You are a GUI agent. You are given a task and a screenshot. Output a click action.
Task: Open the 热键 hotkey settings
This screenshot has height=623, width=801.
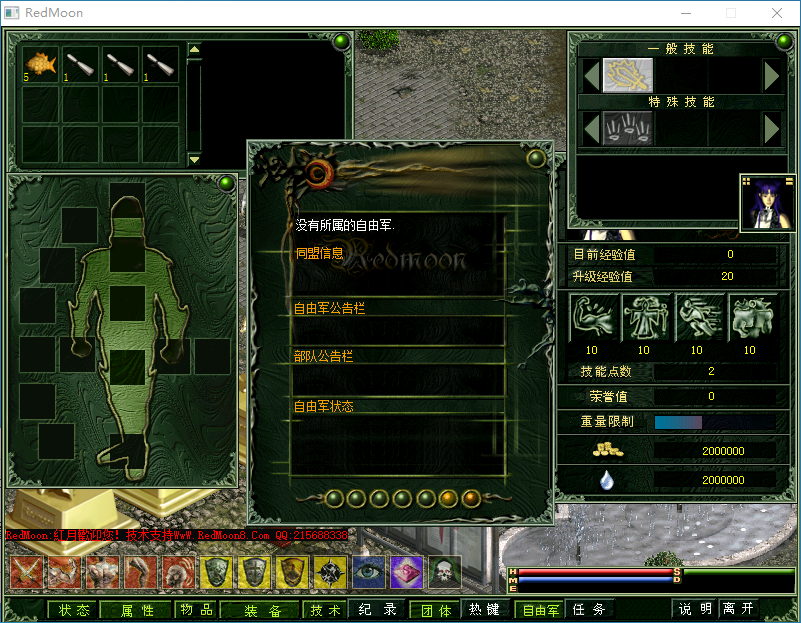click(x=485, y=609)
